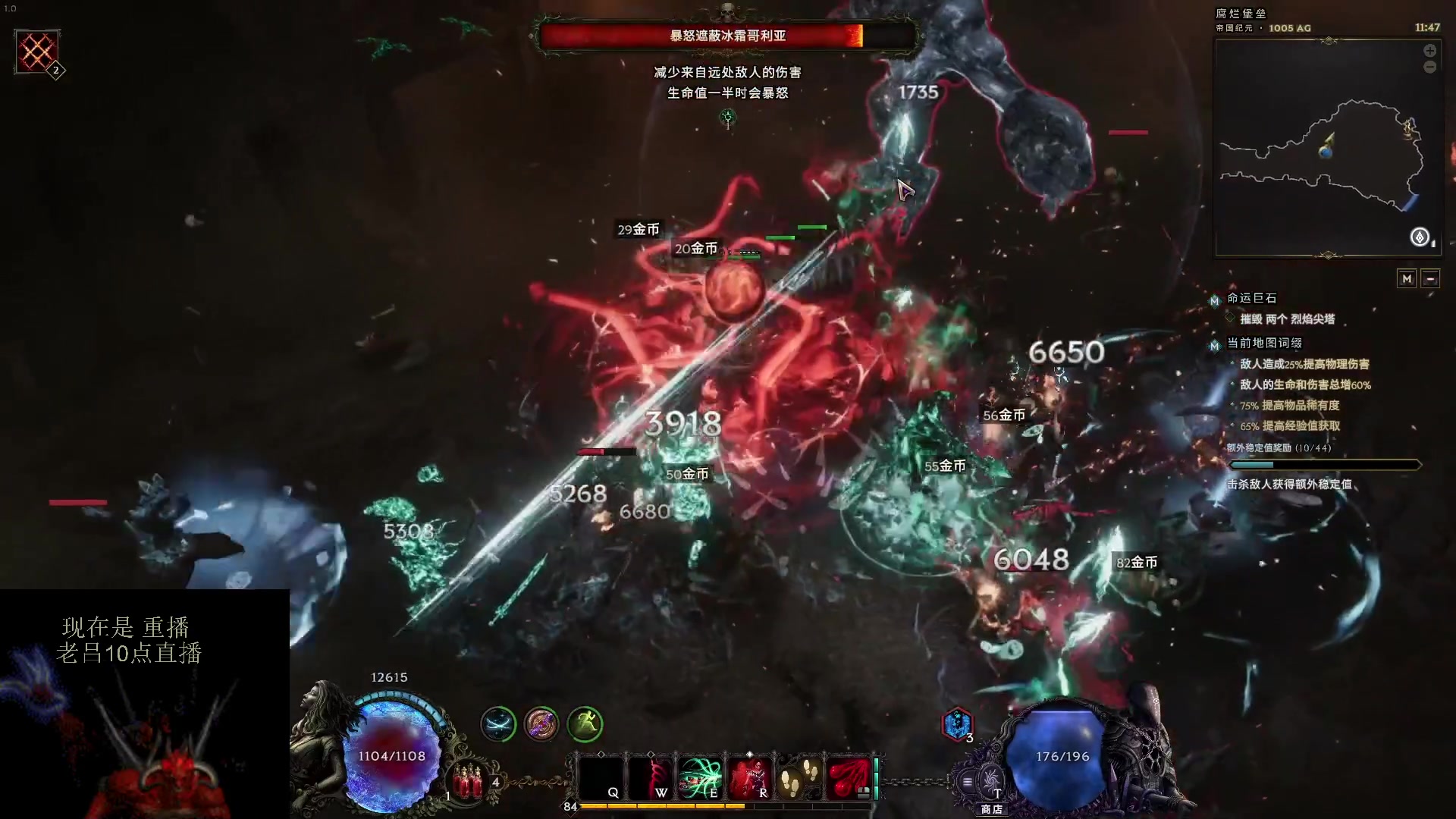This screenshot has width=1456, height=819.
Task: Open the 商店 shop button
Action: tap(991, 786)
